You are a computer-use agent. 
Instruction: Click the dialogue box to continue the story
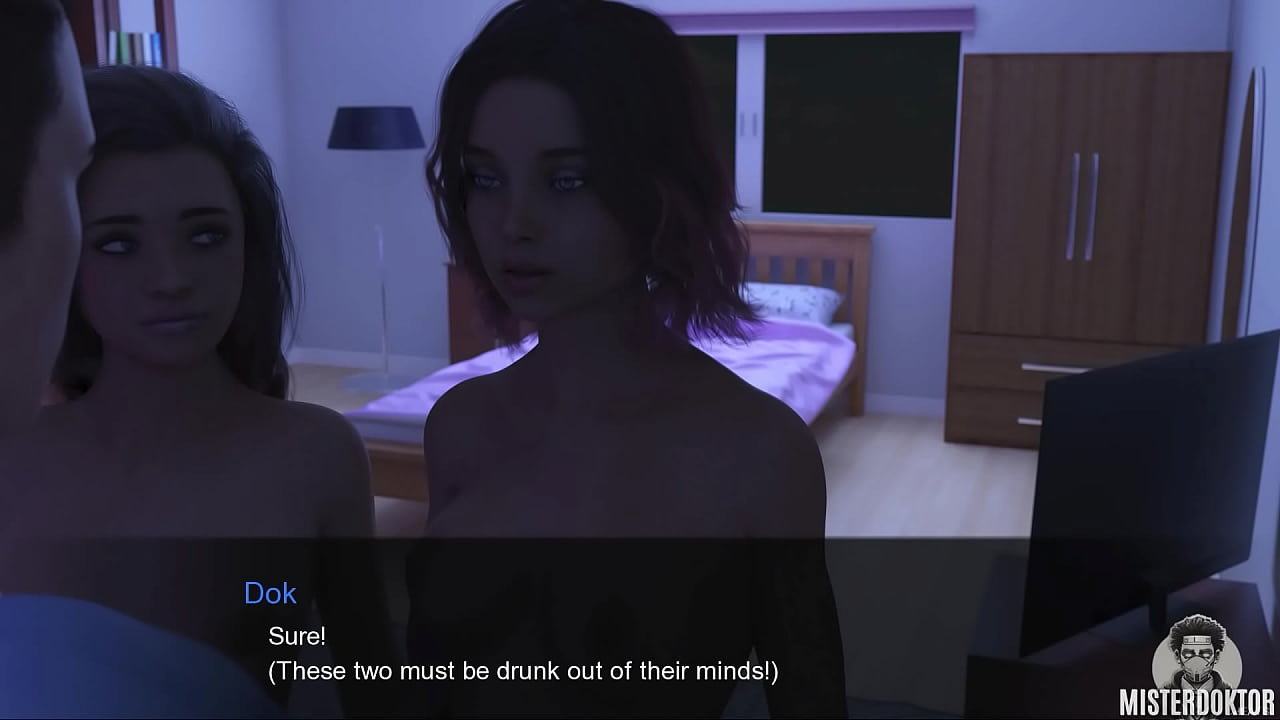pyautogui.click(x=640, y=630)
